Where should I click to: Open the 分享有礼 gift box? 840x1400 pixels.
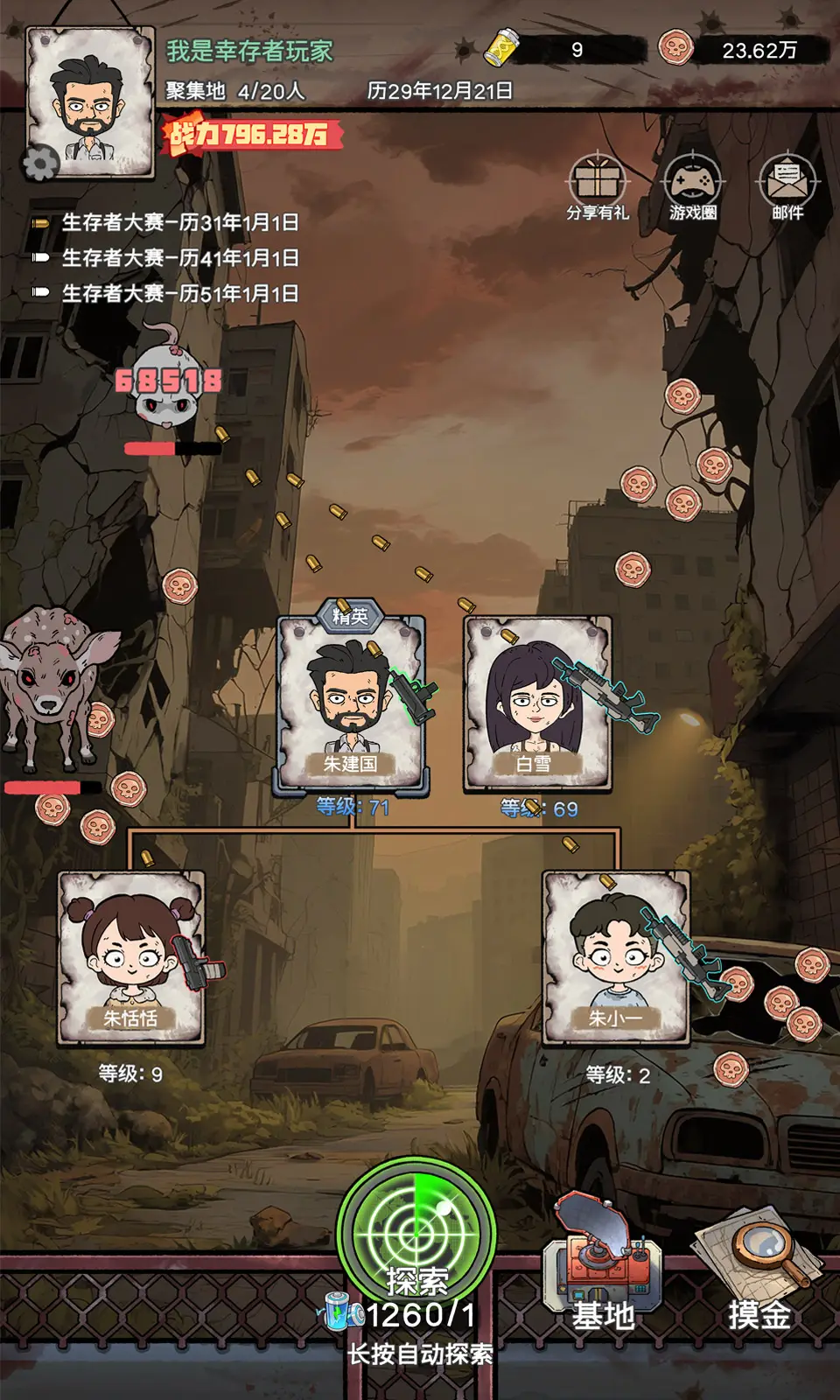click(598, 186)
